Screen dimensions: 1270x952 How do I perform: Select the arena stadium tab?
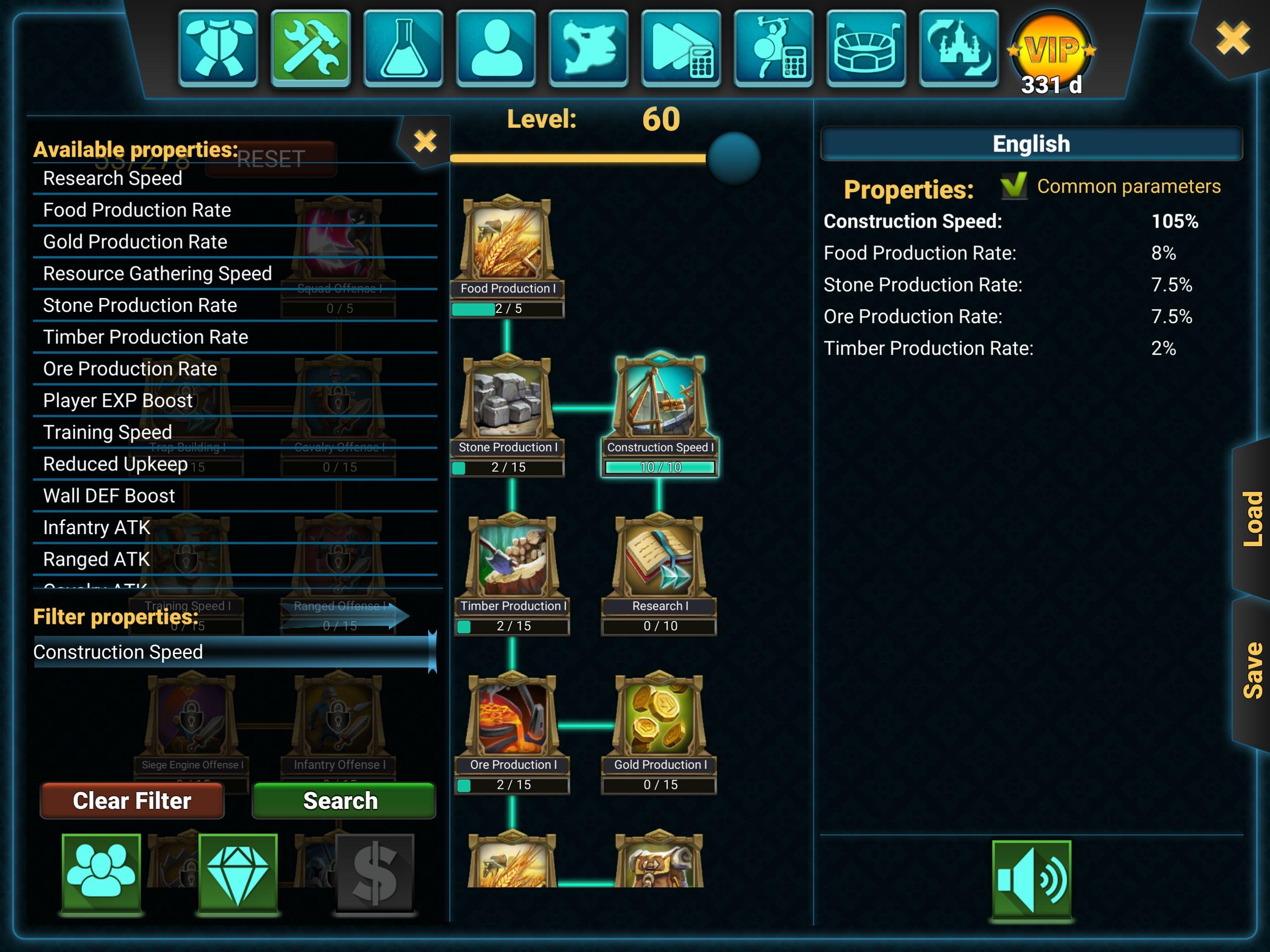(x=866, y=48)
